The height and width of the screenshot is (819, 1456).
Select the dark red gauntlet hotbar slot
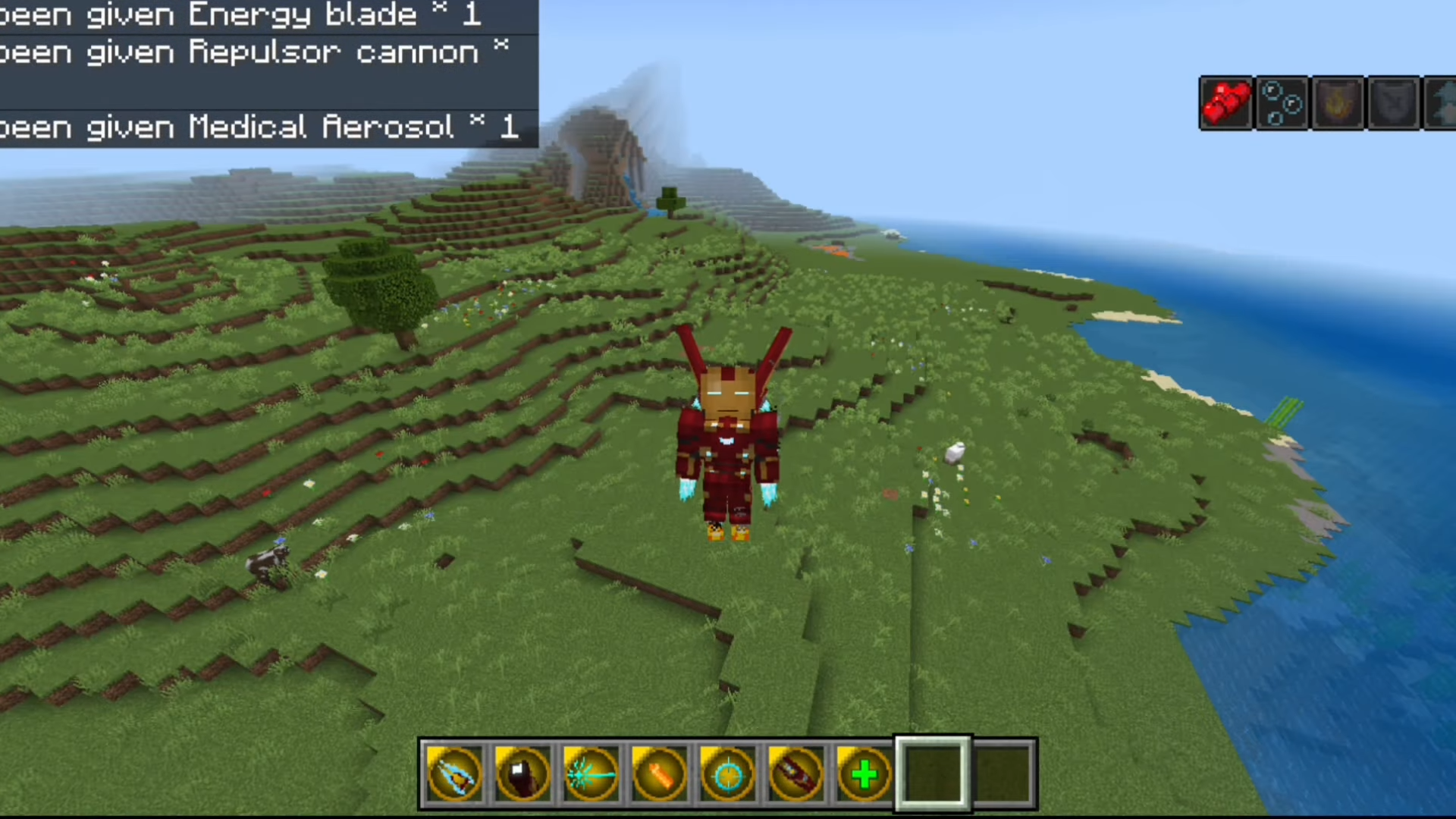pyautogui.click(x=522, y=774)
